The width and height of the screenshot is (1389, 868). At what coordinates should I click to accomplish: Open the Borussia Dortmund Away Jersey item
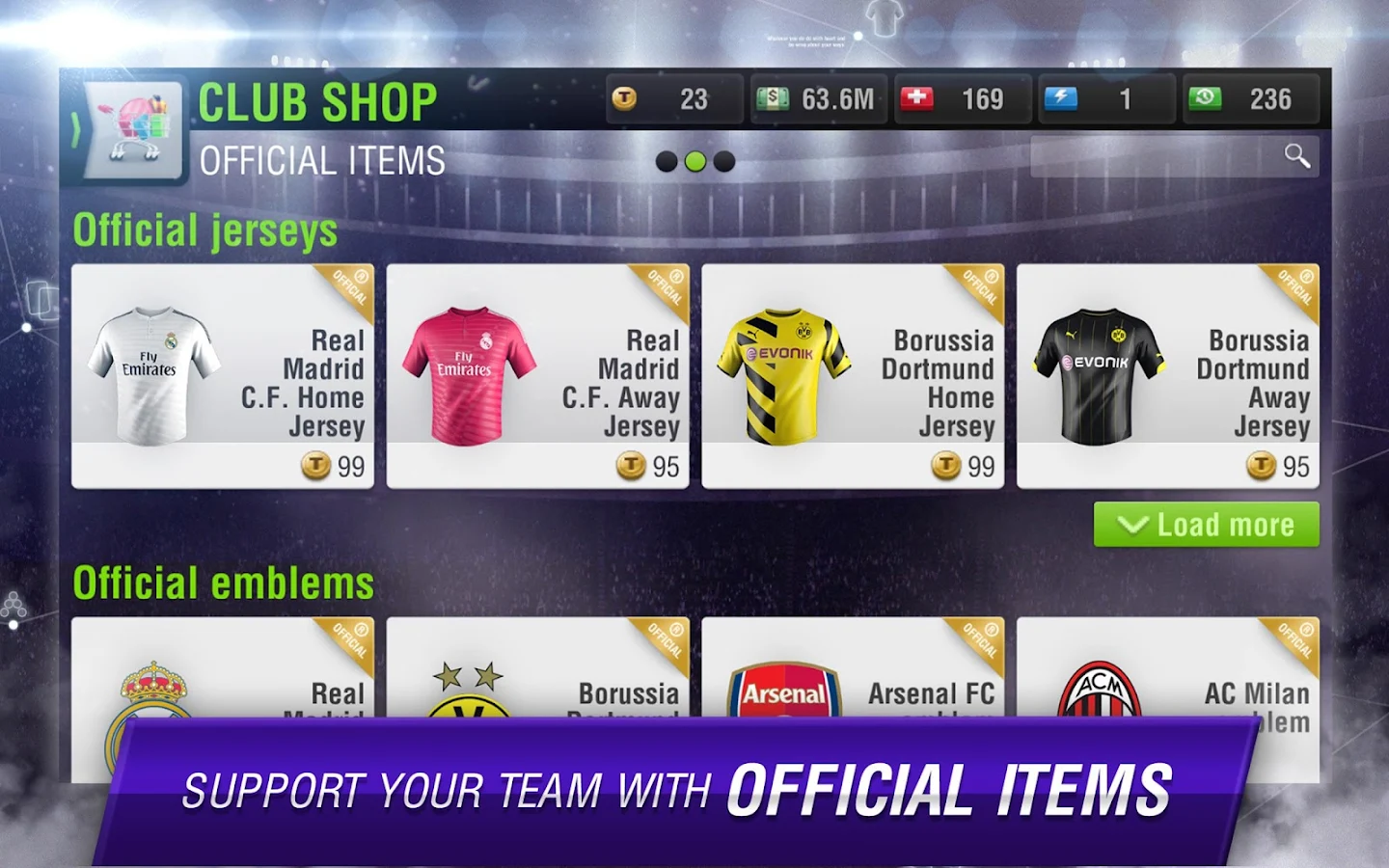pyautogui.click(x=1167, y=376)
